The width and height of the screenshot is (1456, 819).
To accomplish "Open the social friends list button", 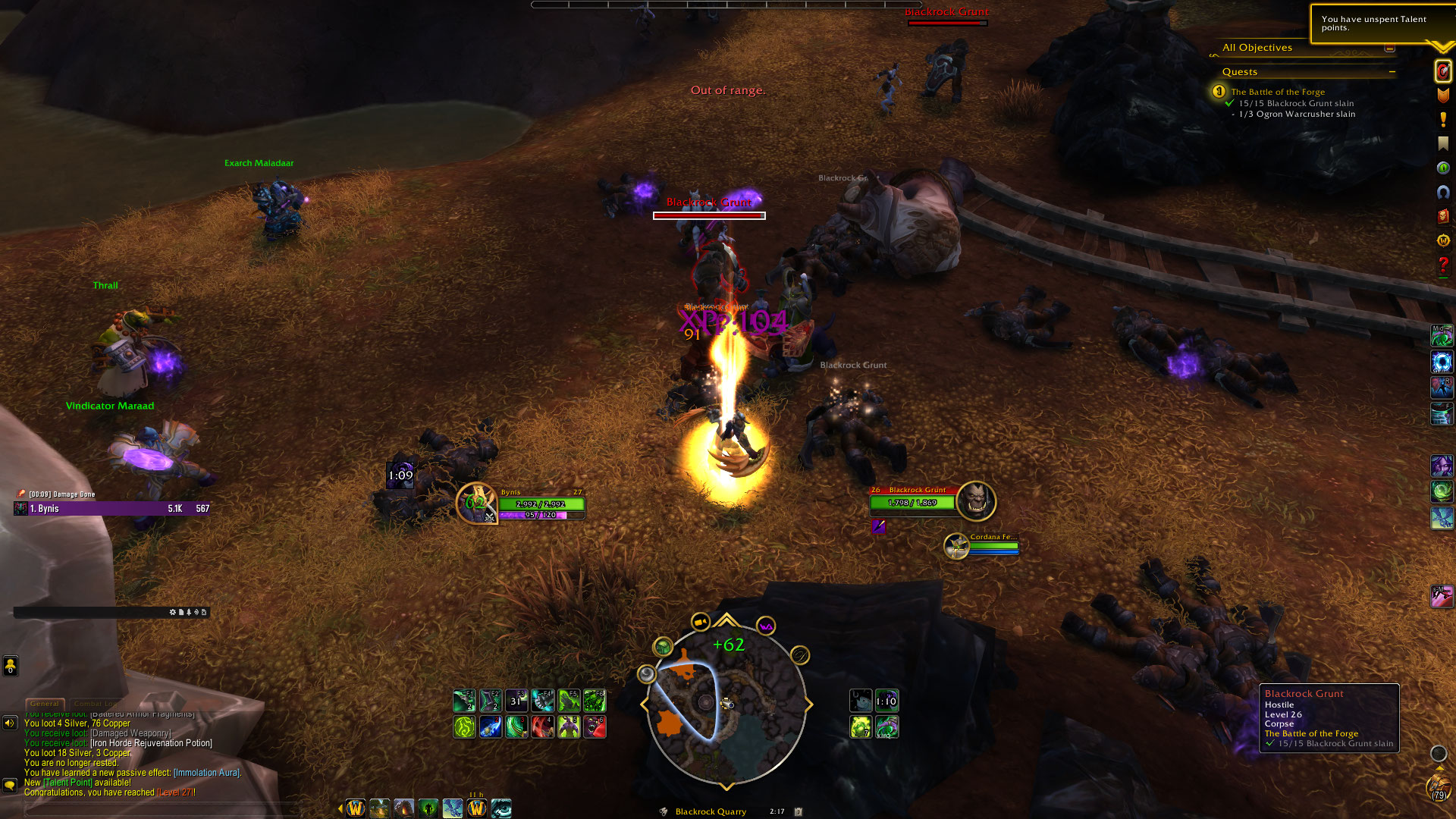I will 10,666.
